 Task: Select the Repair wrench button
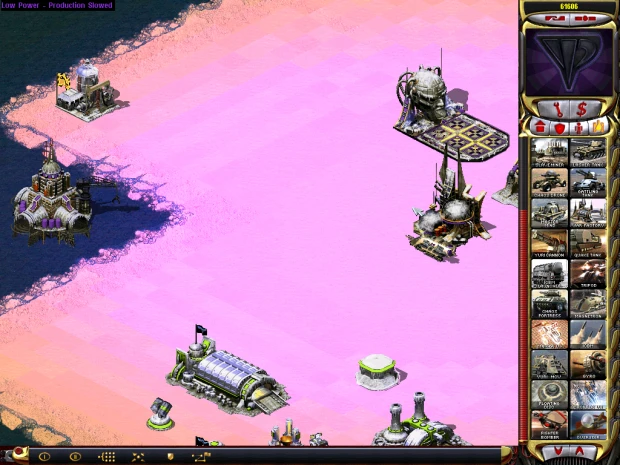[555, 107]
